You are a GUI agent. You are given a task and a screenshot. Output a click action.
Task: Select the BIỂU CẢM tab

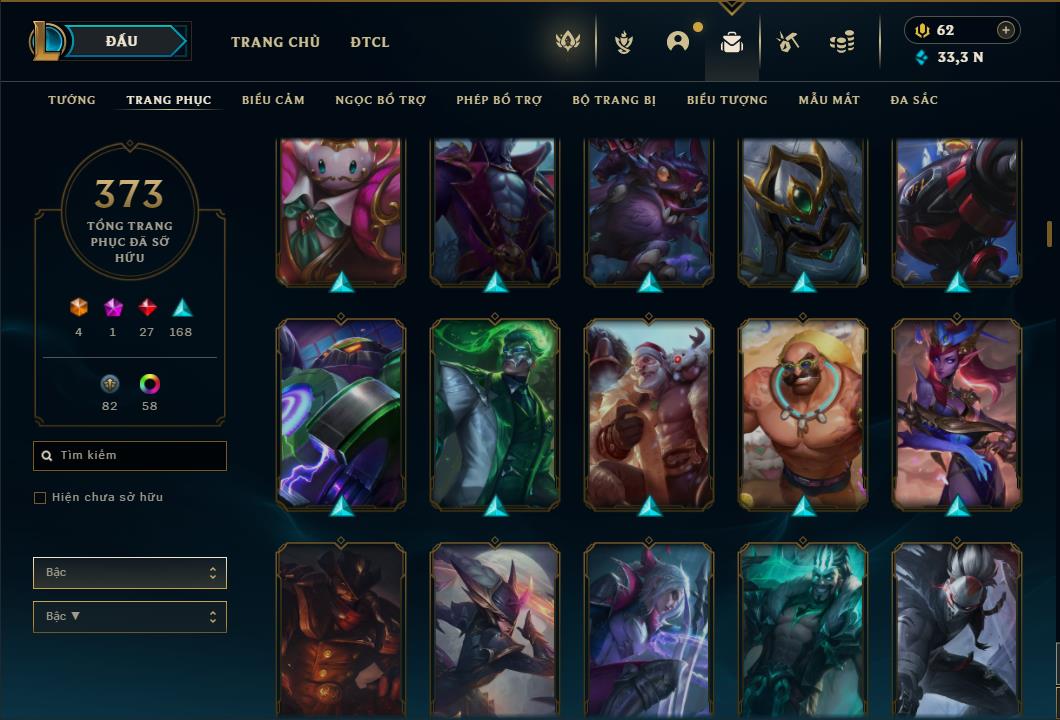[x=273, y=100]
